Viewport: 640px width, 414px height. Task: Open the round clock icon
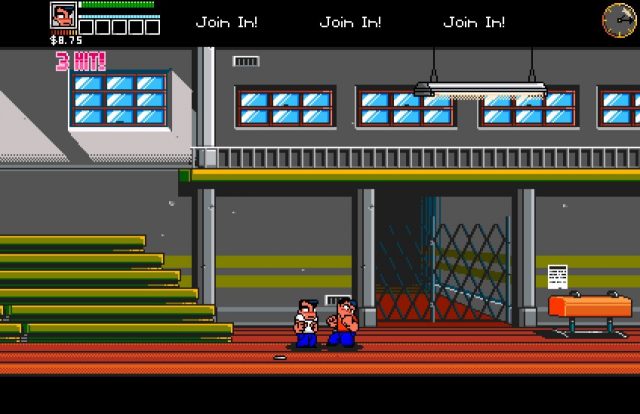[x=618, y=19]
